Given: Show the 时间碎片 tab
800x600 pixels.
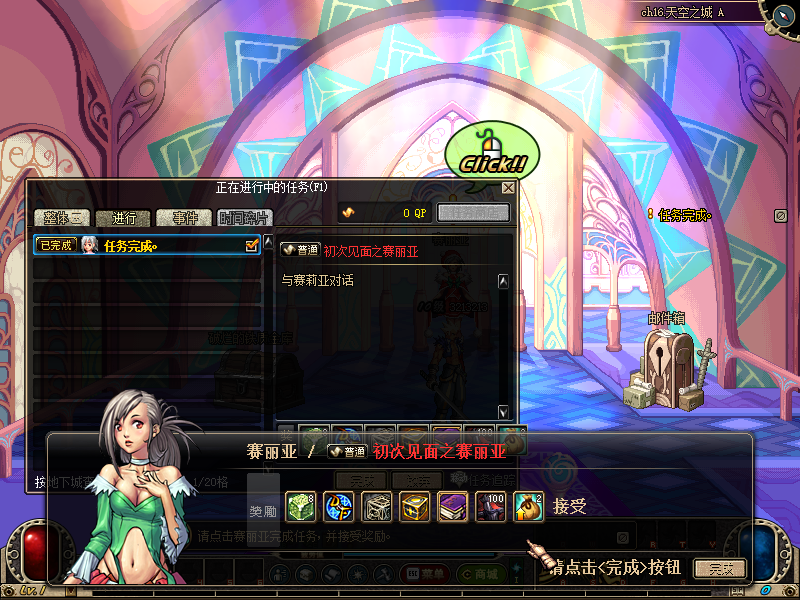Looking at the screenshot, I should (243, 218).
